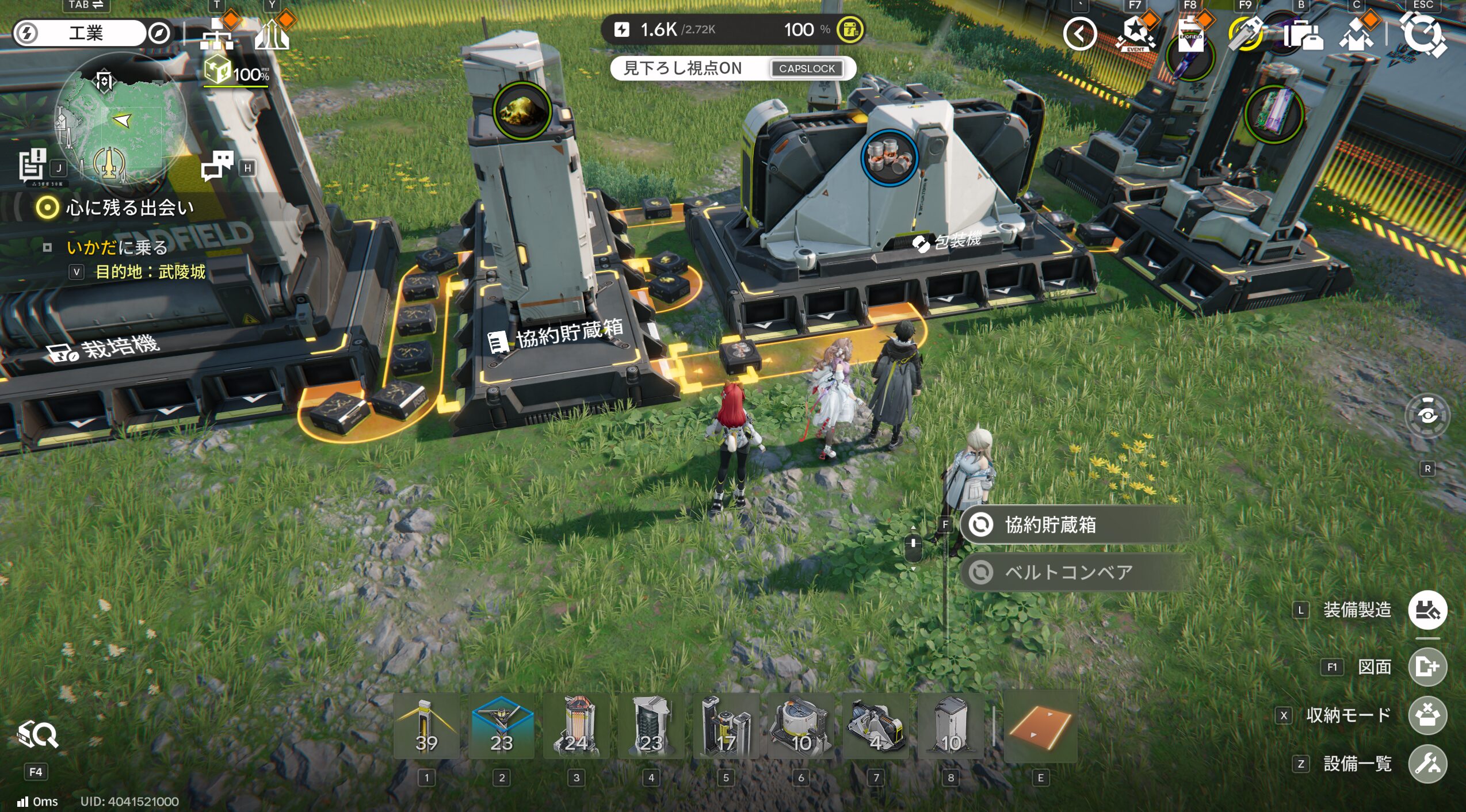
Task: Select the 心に残る出会い quest tracker
Action: tap(129, 208)
